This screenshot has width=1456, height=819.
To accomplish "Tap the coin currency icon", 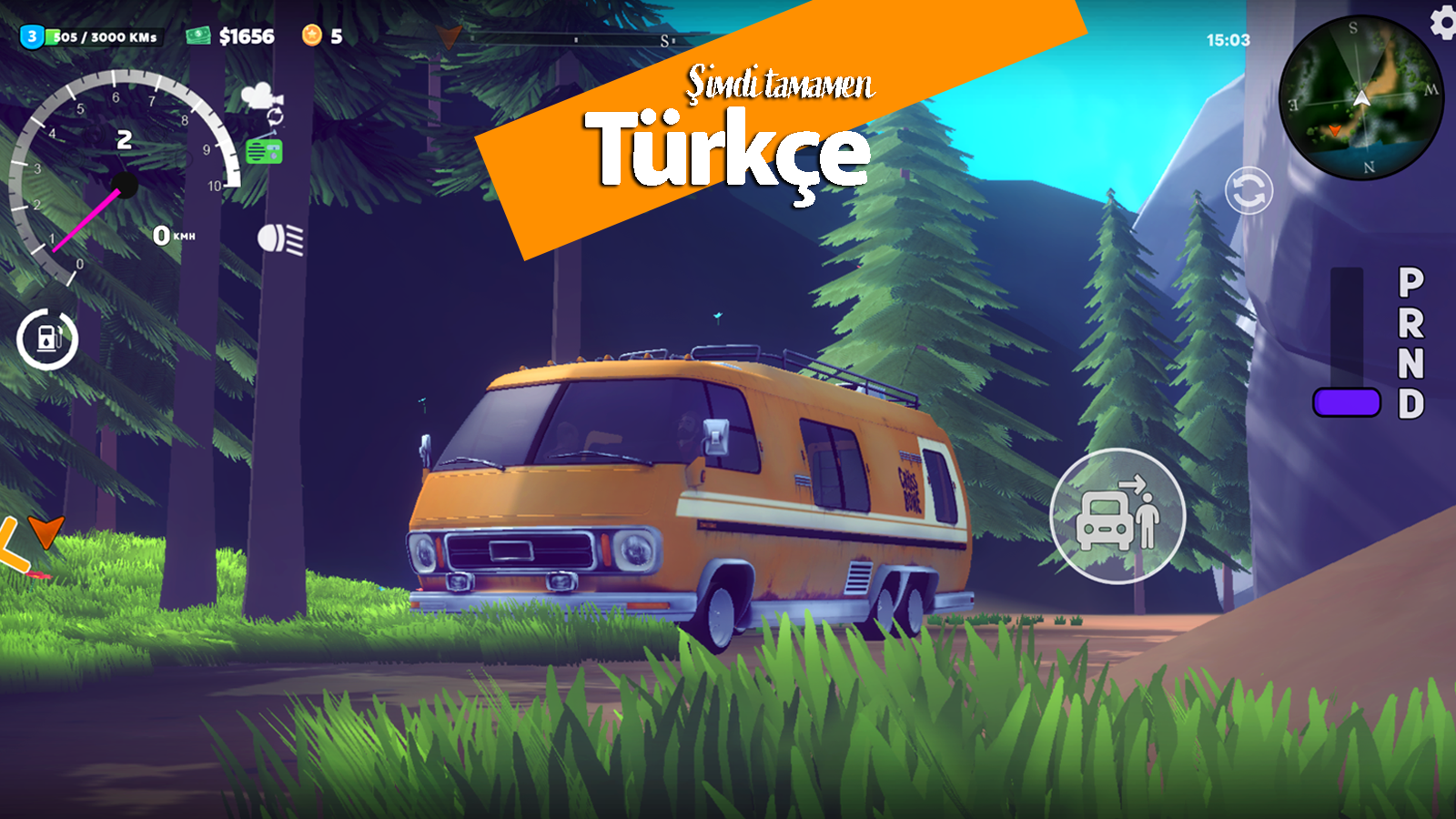I will coord(313,34).
